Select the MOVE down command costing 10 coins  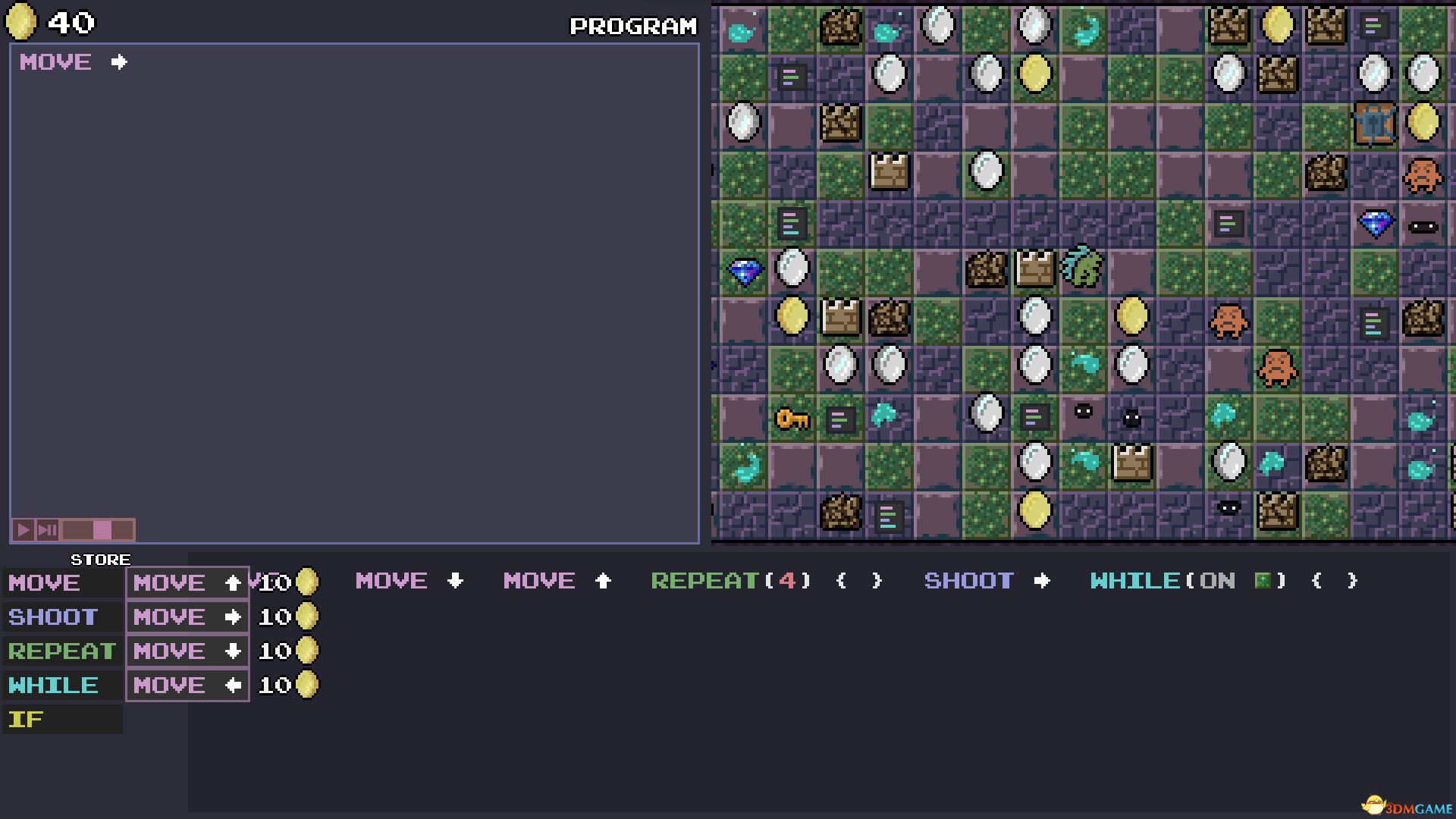(x=187, y=651)
